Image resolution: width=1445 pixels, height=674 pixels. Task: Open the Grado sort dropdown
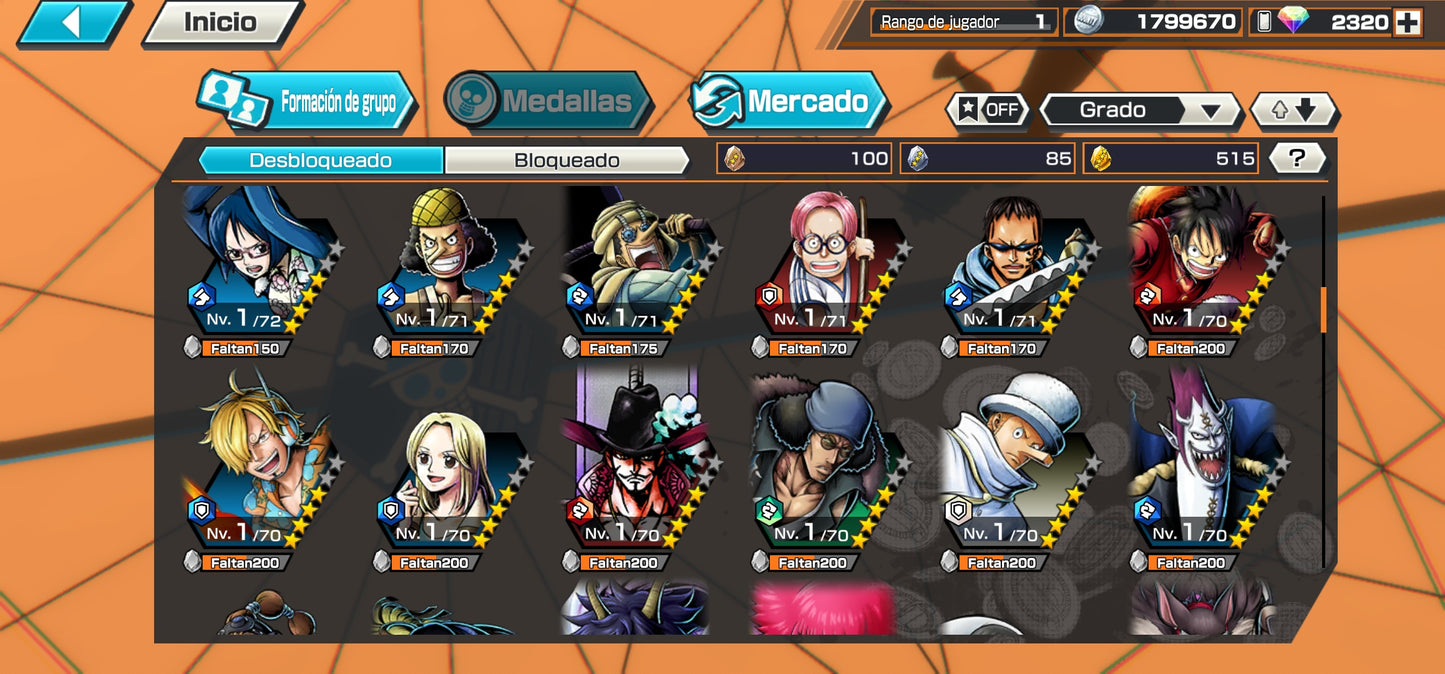coord(1139,110)
